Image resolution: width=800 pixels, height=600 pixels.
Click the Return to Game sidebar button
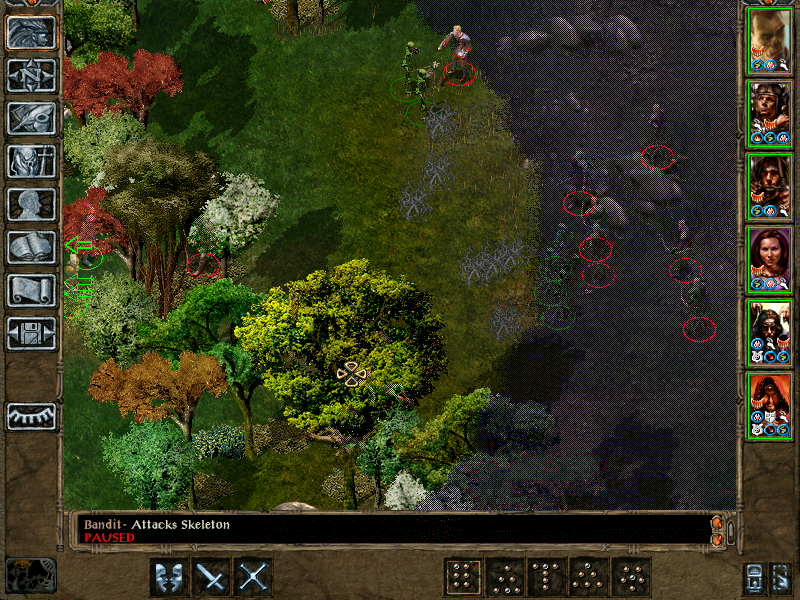coord(31,32)
